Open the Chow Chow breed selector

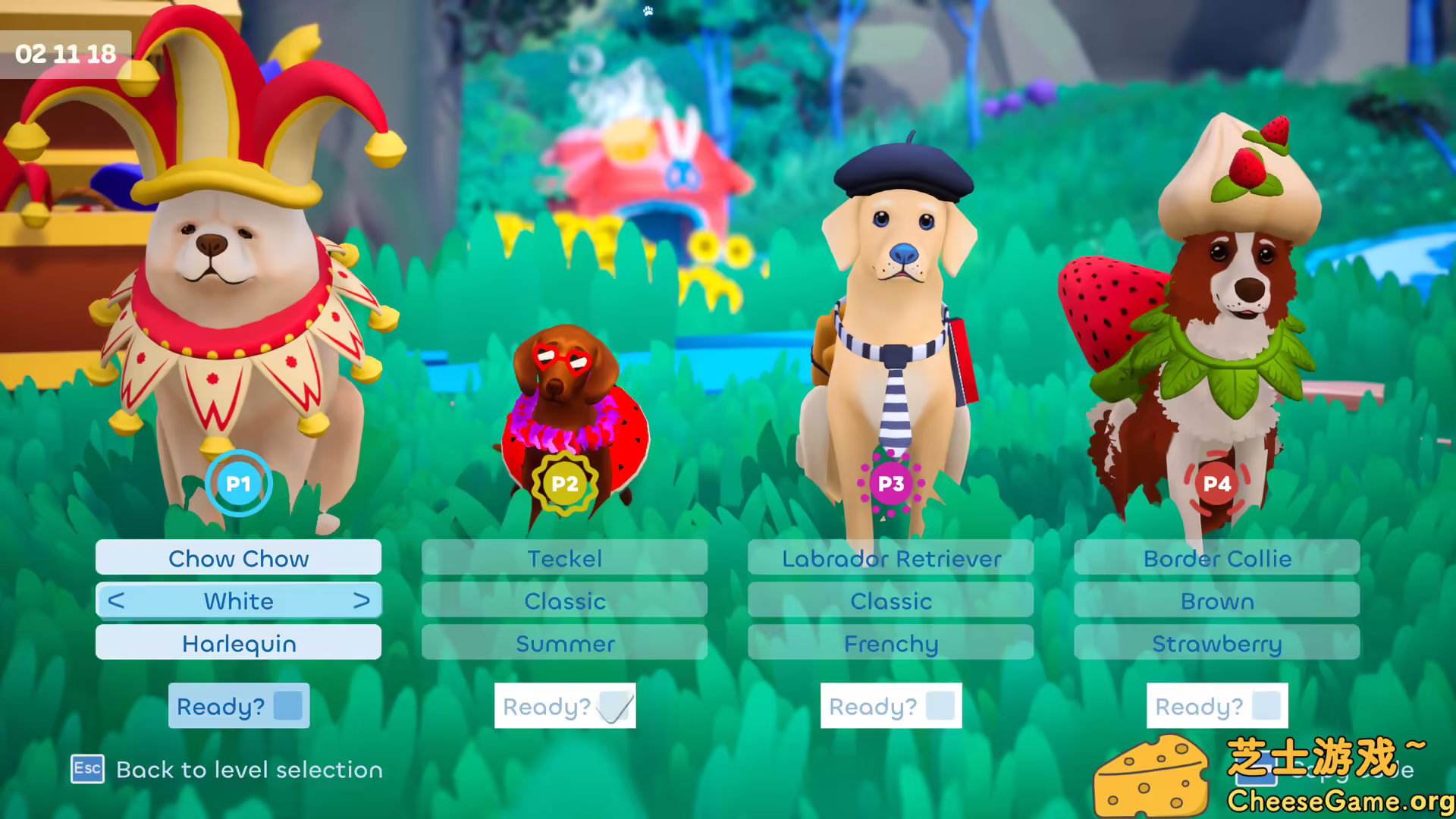[x=238, y=558]
